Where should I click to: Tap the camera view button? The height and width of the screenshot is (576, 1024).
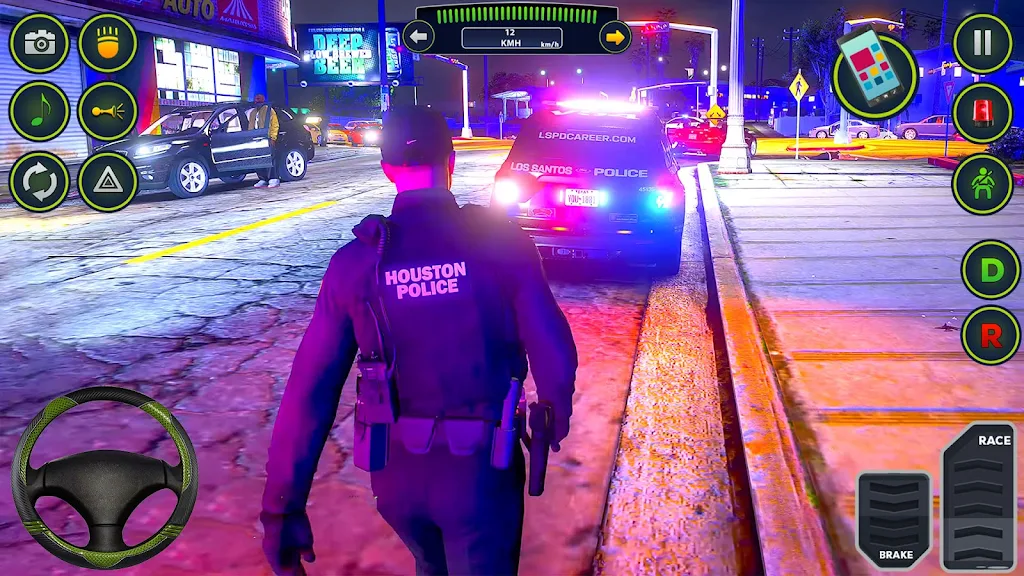(39, 43)
